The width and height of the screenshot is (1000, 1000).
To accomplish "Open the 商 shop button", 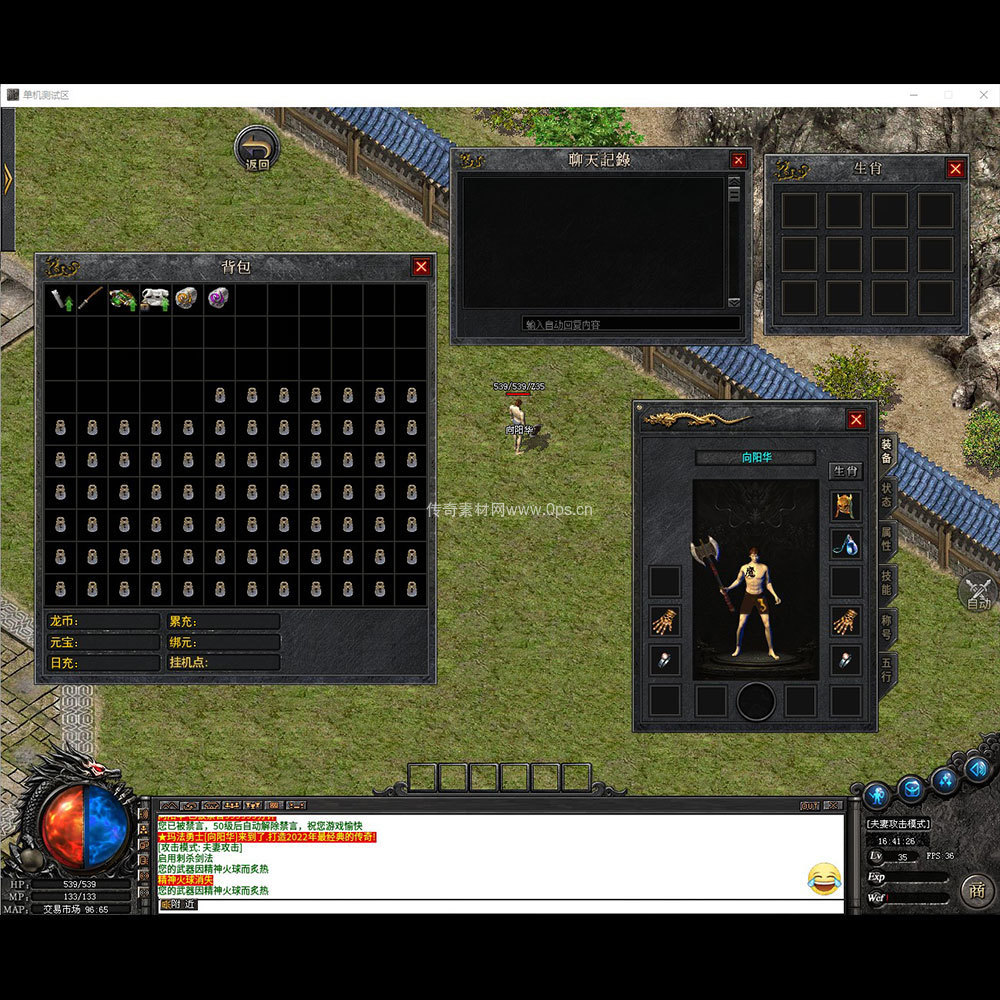I will [977, 890].
